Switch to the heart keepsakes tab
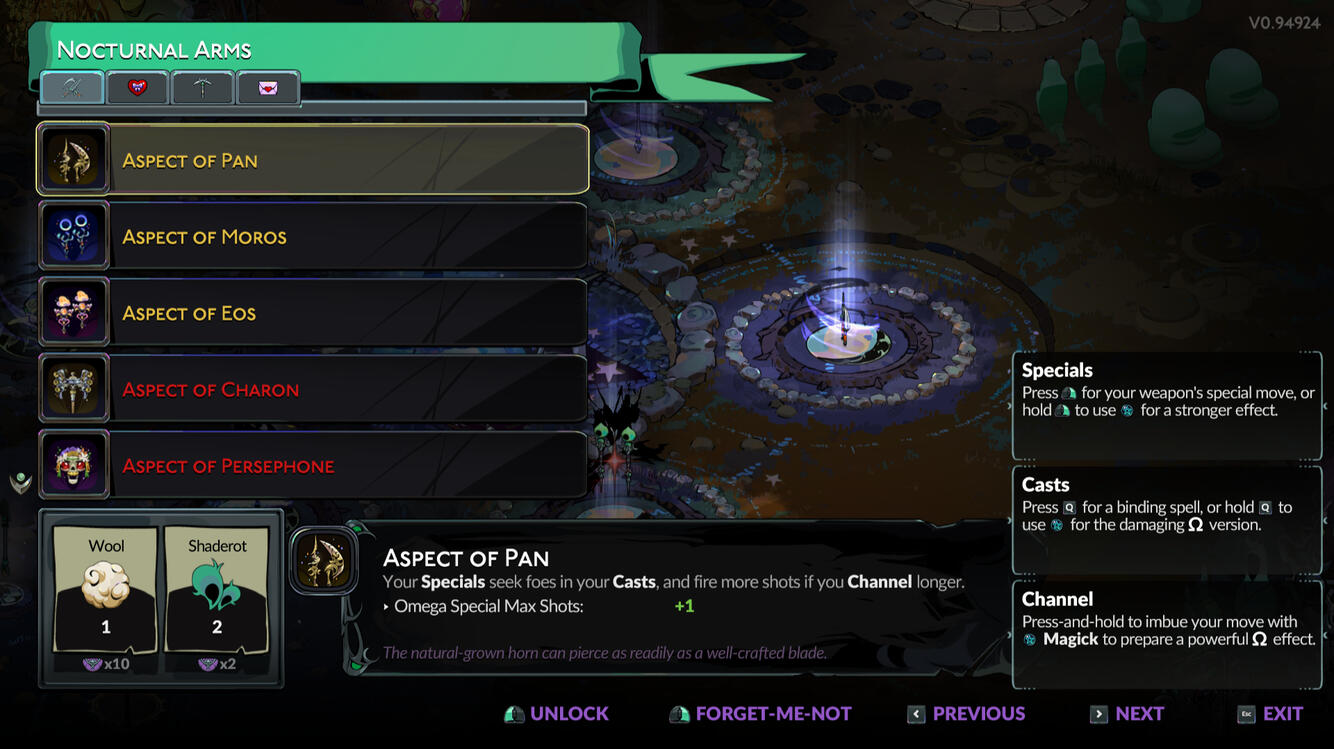 [x=137, y=88]
